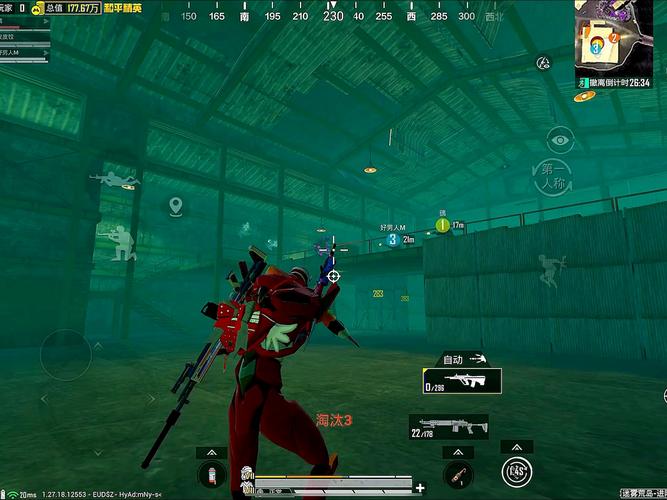
Task: Tap the map pin marker button
Action: (x=176, y=207)
